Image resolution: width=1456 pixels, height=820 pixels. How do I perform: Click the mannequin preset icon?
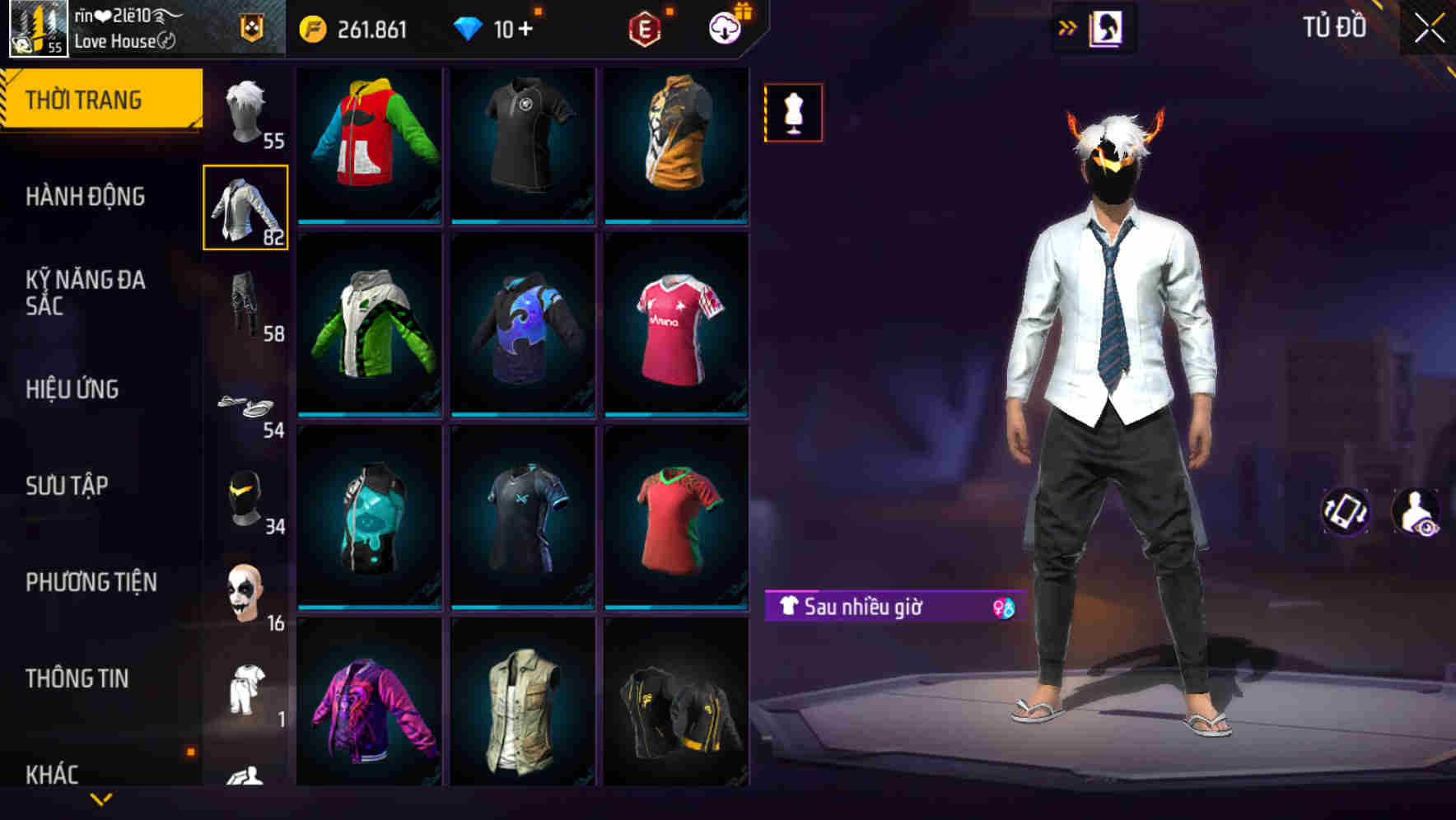click(792, 112)
